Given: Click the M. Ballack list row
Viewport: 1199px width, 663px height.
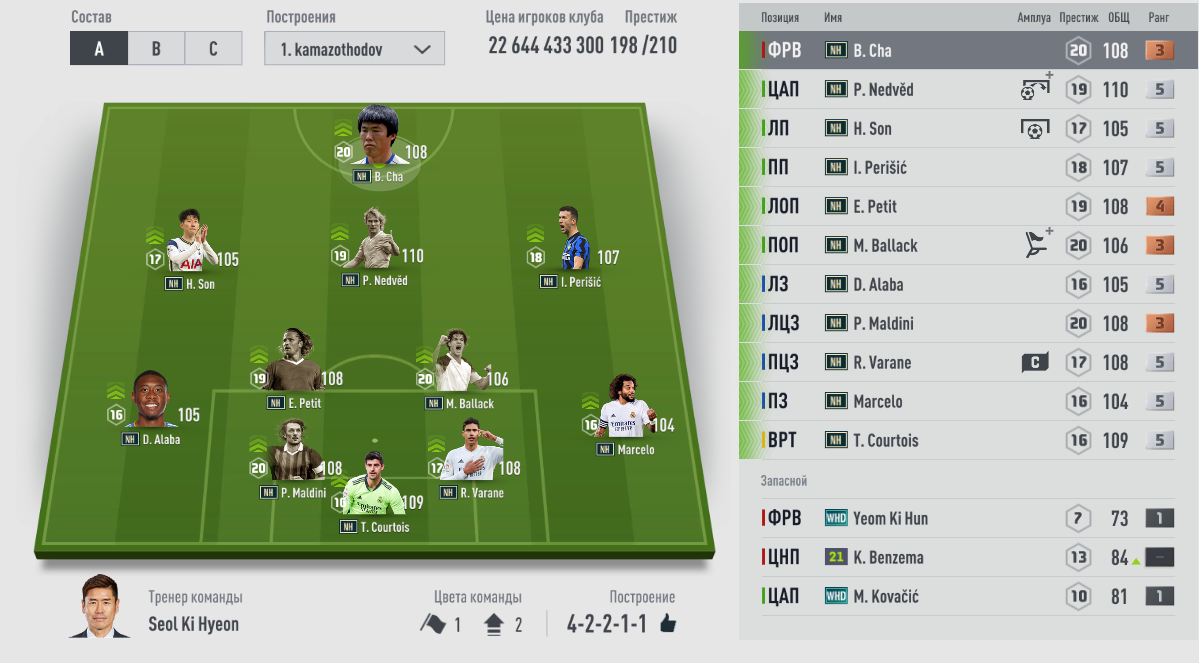Looking at the screenshot, I should coord(967,246).
